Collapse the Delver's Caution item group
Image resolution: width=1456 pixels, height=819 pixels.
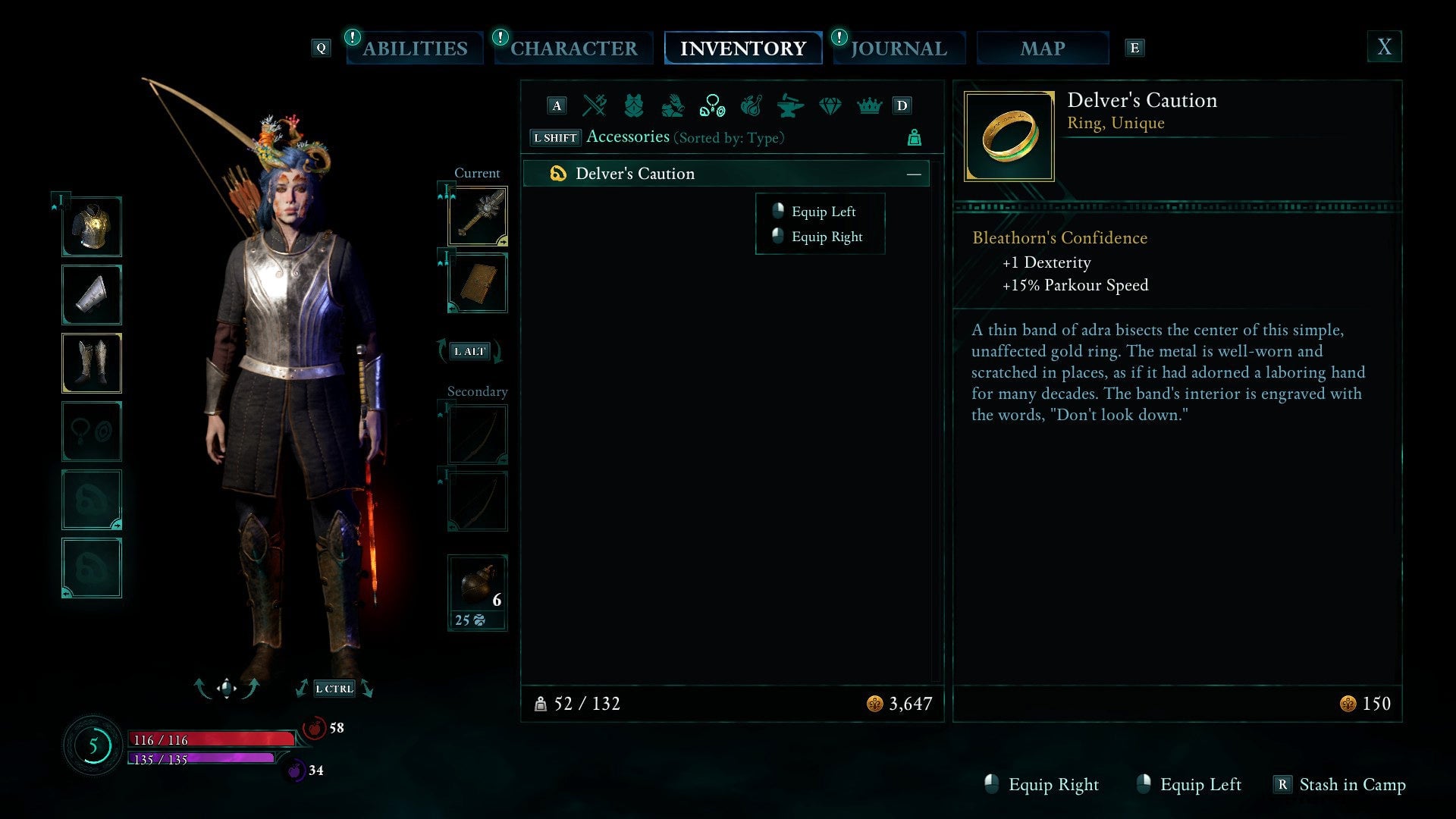click(x=915, y=173)
